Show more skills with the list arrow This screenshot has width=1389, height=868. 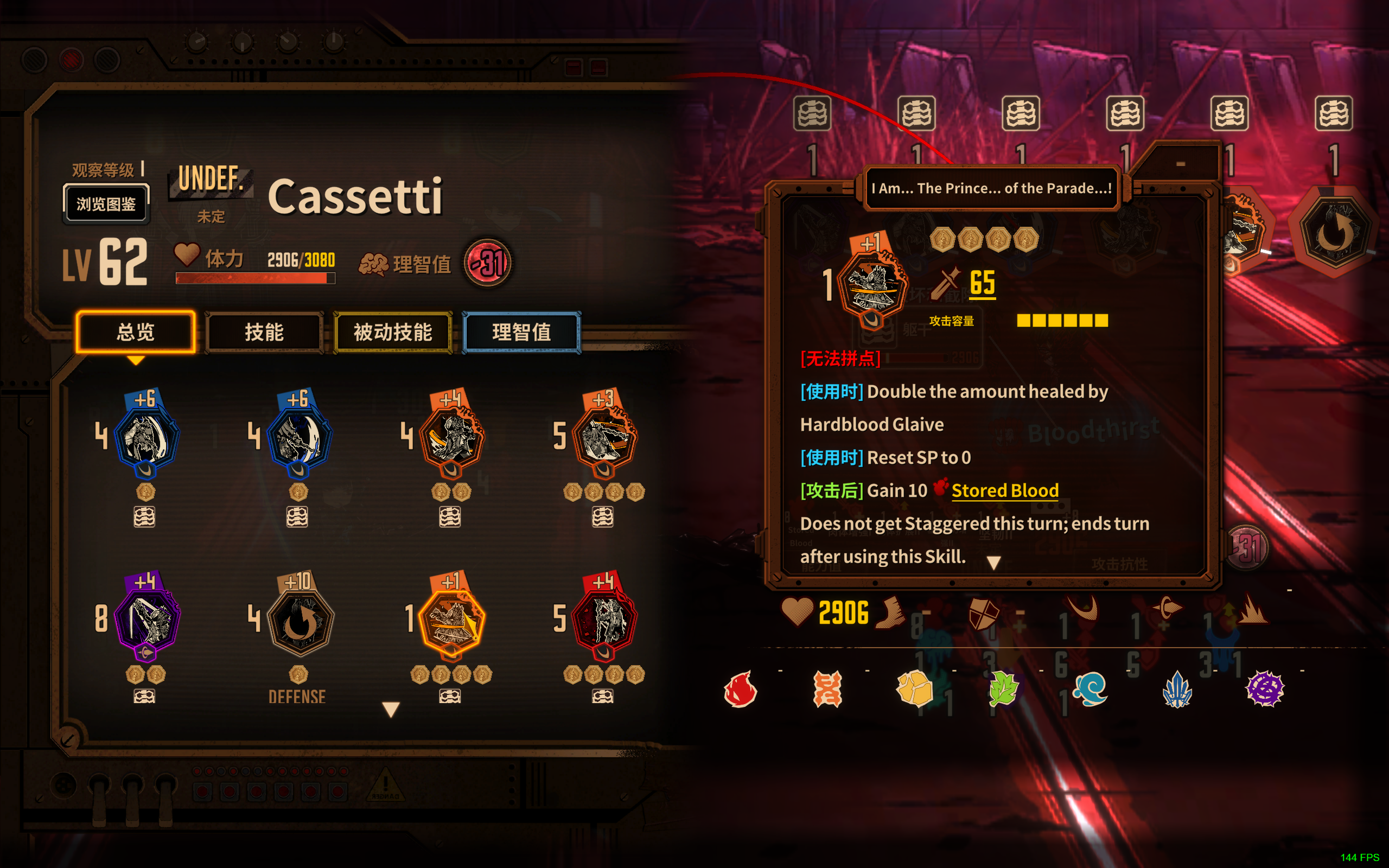pos(391,710)
